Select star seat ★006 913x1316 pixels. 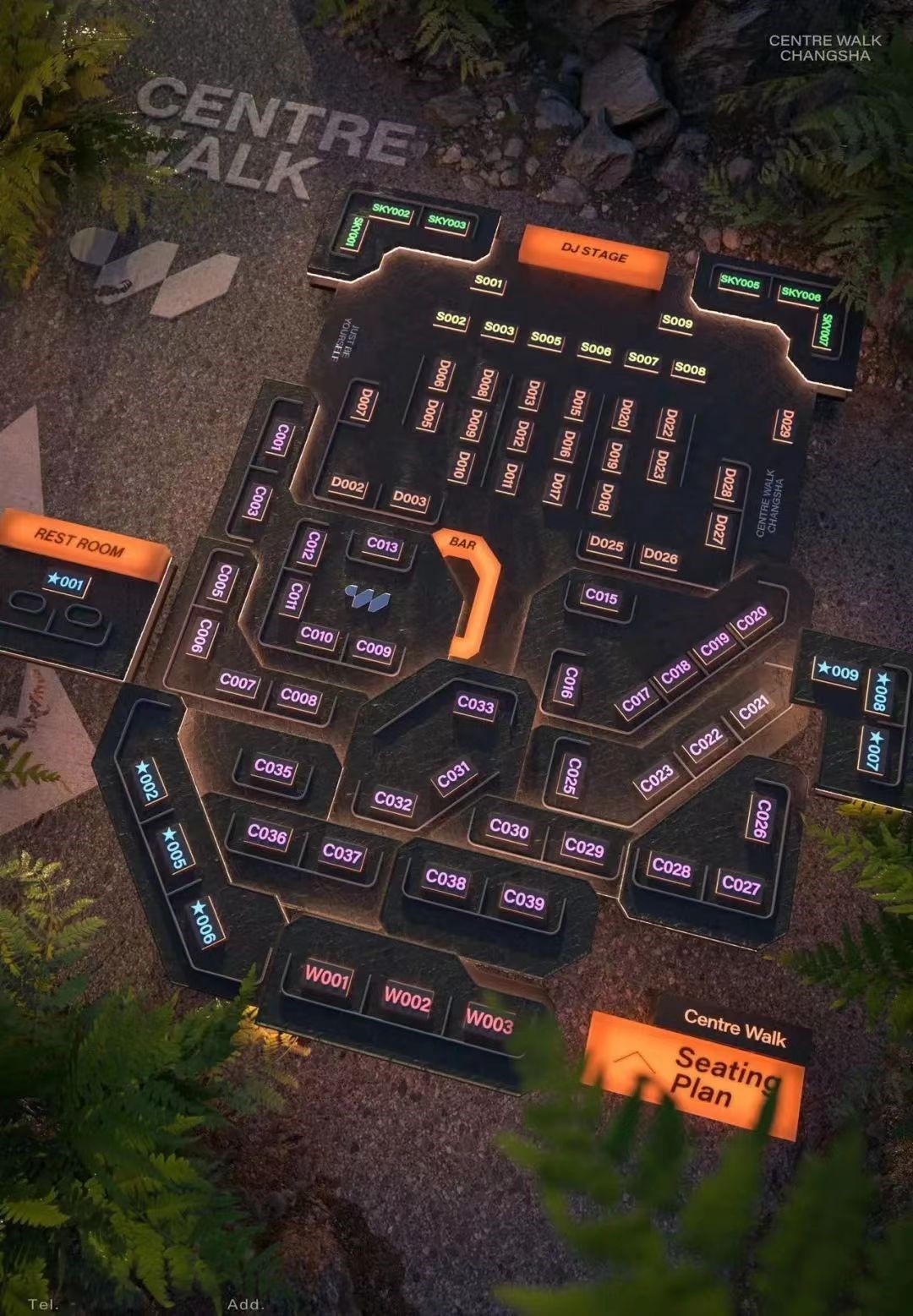pyautogui.click(x=204, y=921)
